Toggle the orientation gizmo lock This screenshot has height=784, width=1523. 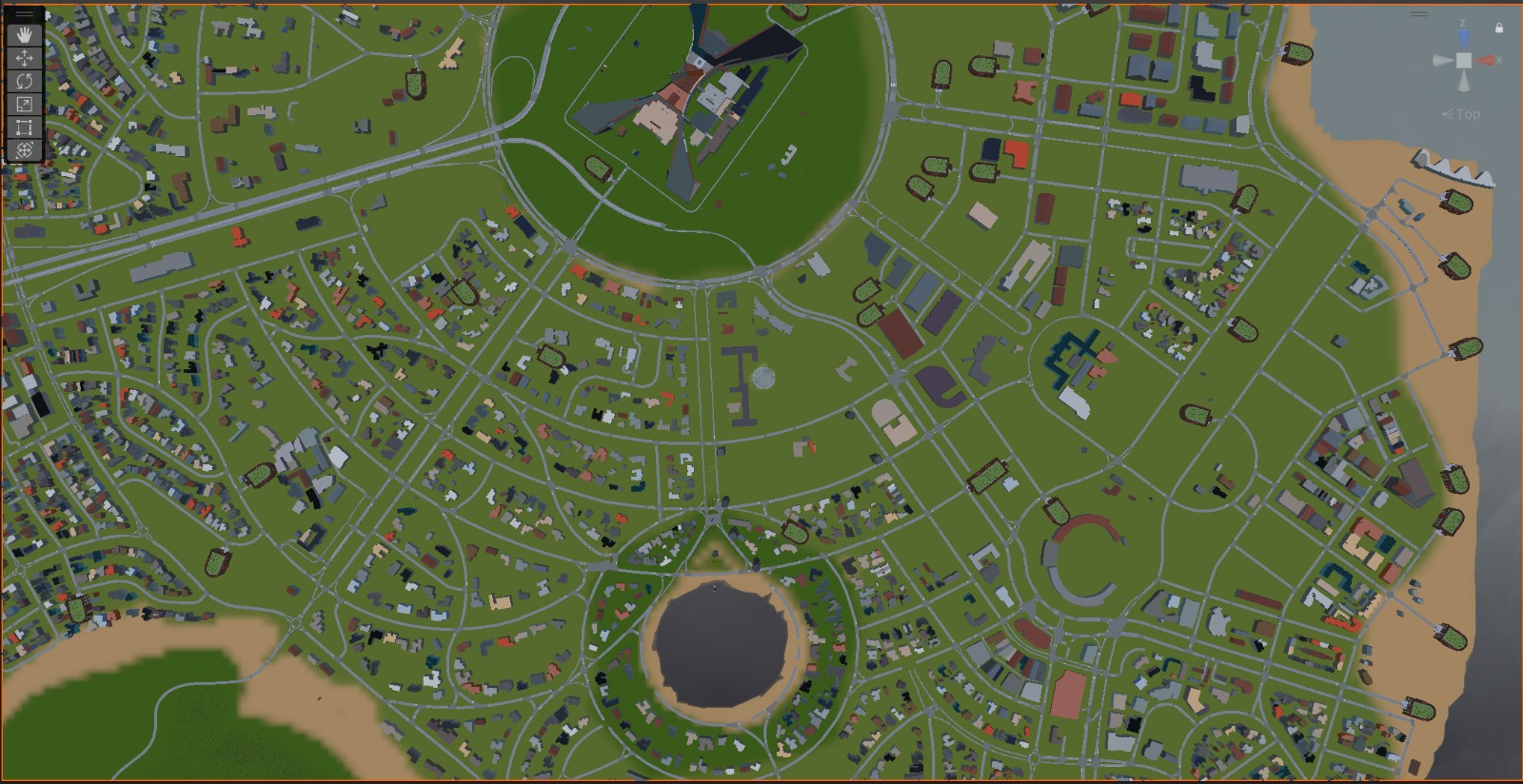tap(1499, 29)
